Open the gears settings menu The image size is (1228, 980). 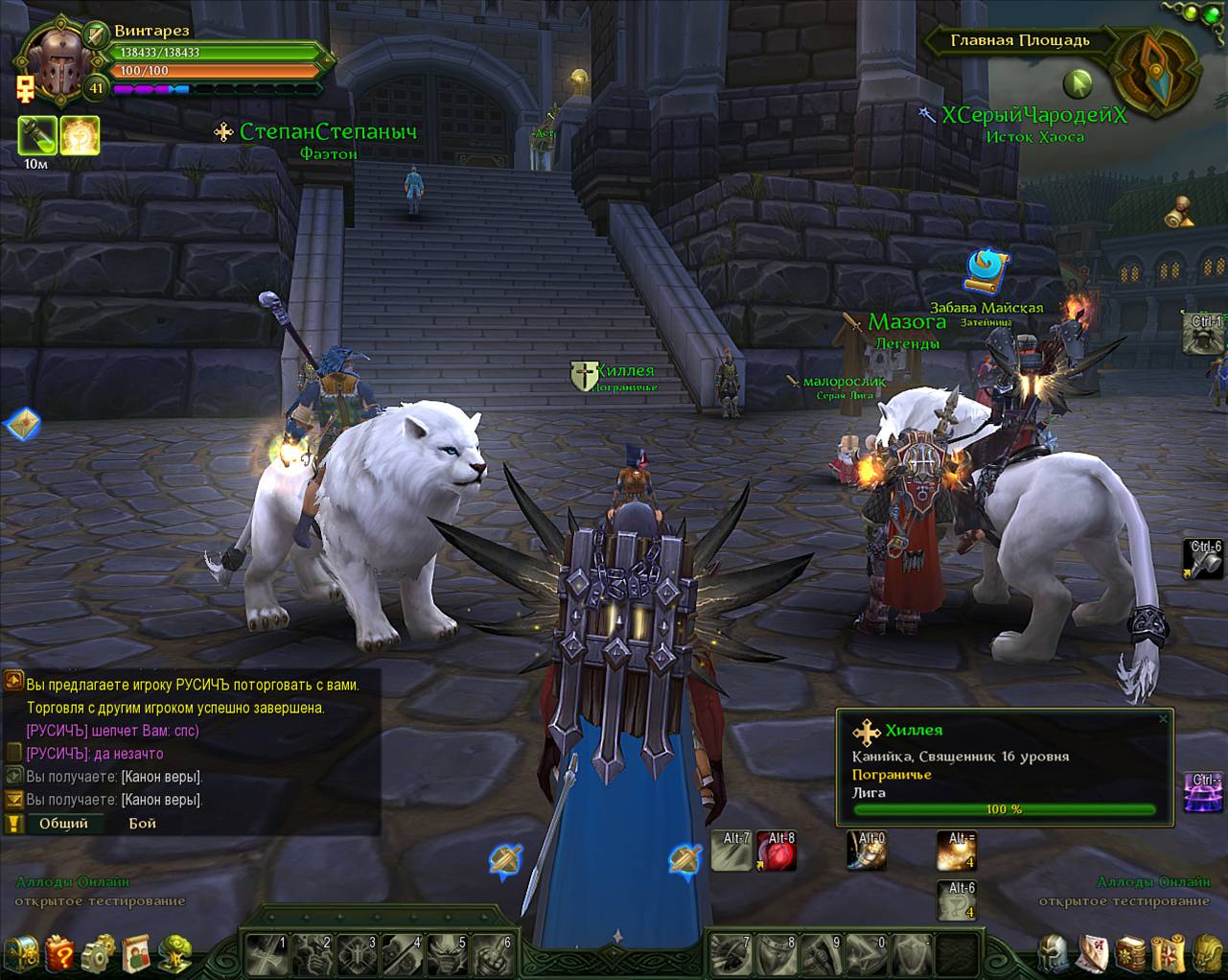click(x=98, y=953)
